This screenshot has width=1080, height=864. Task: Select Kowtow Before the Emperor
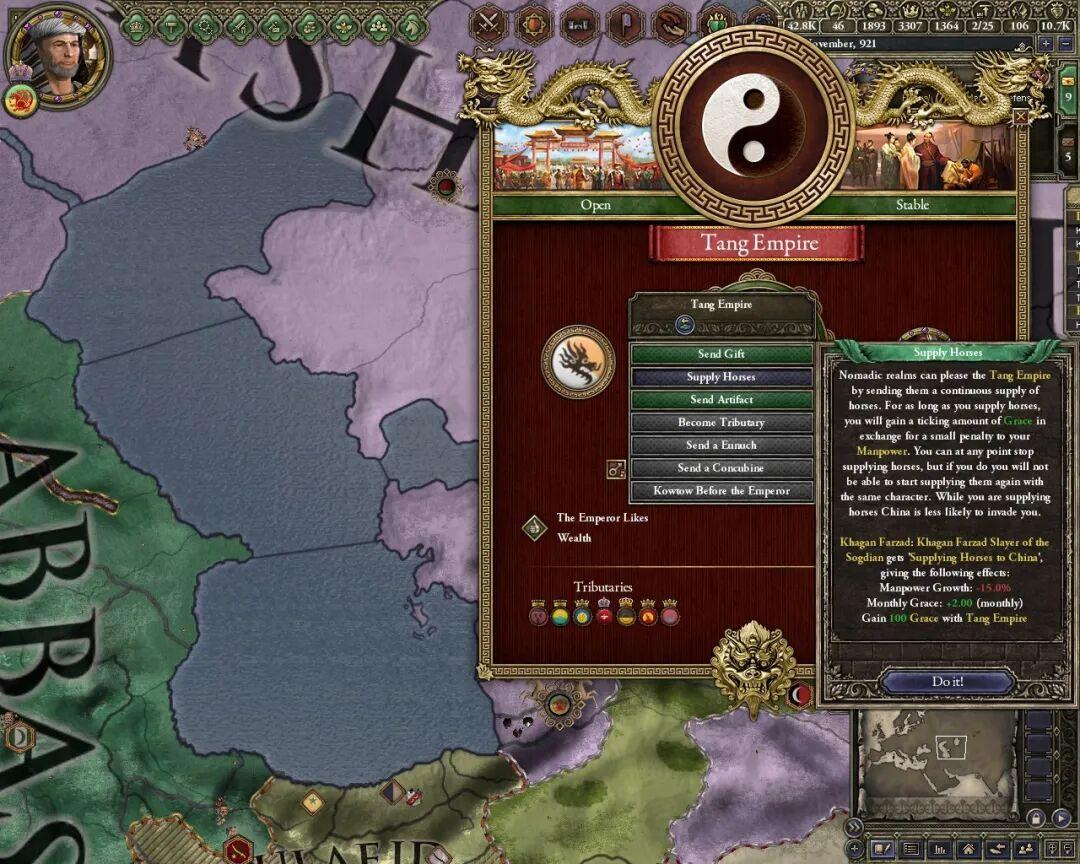(x=721, y=491)
